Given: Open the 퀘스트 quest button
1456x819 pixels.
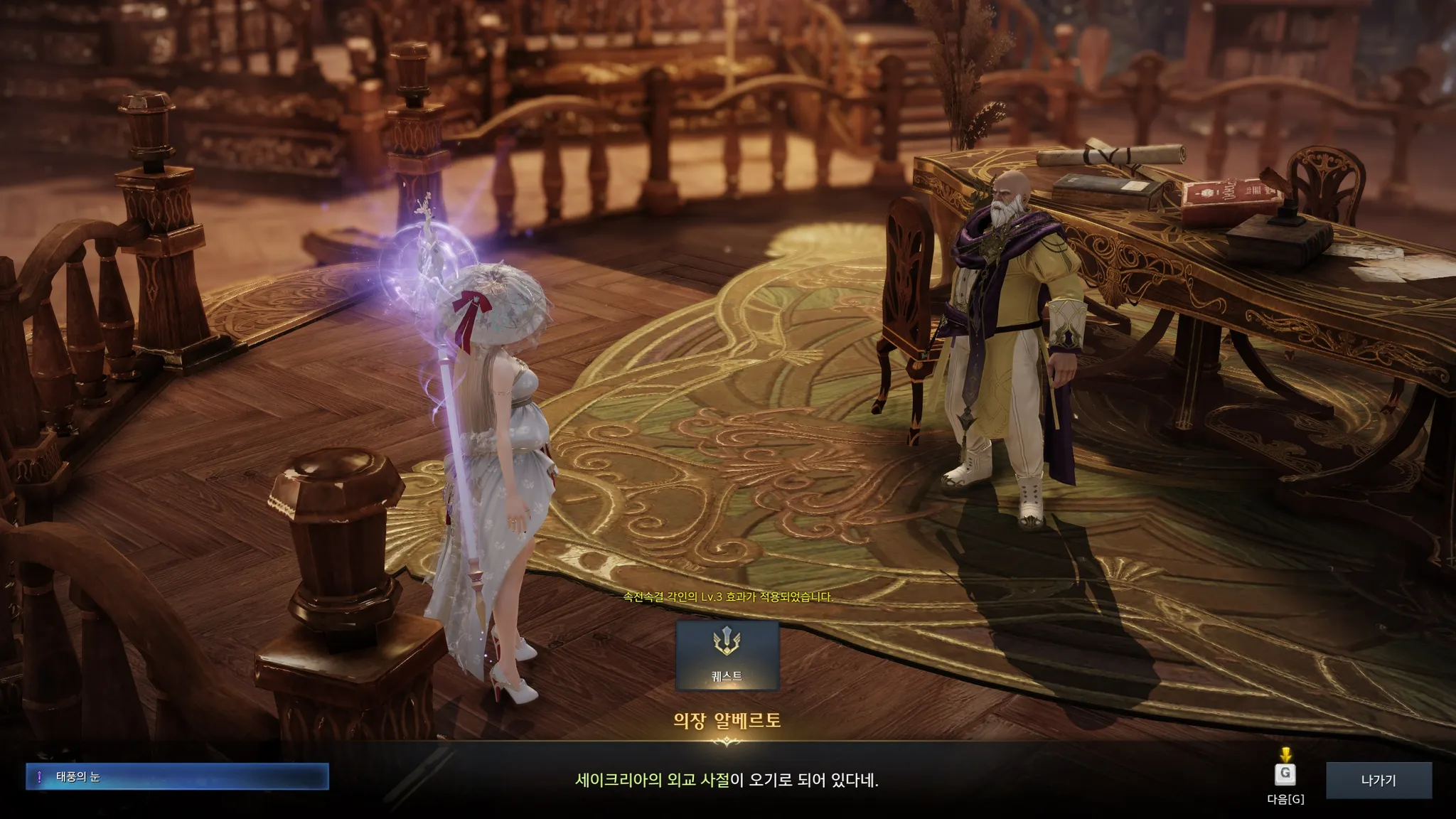Looking at the screenshot, I should 727,655.
